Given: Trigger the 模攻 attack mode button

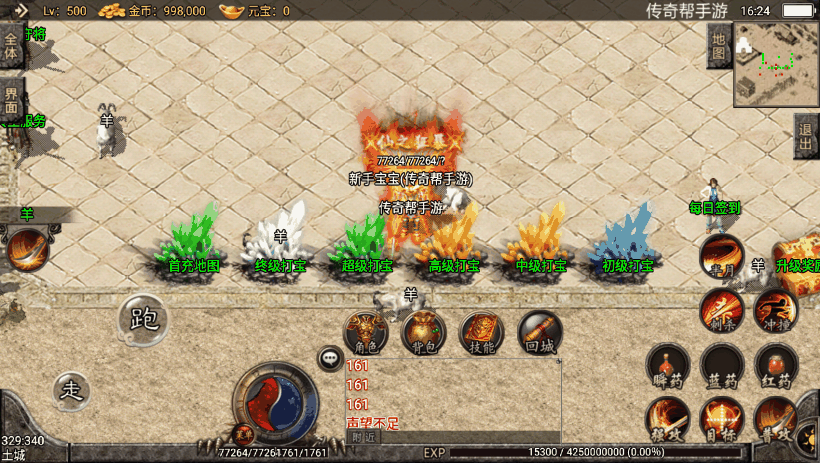Looking at the screenshot, I should click(x=667, y=418).
